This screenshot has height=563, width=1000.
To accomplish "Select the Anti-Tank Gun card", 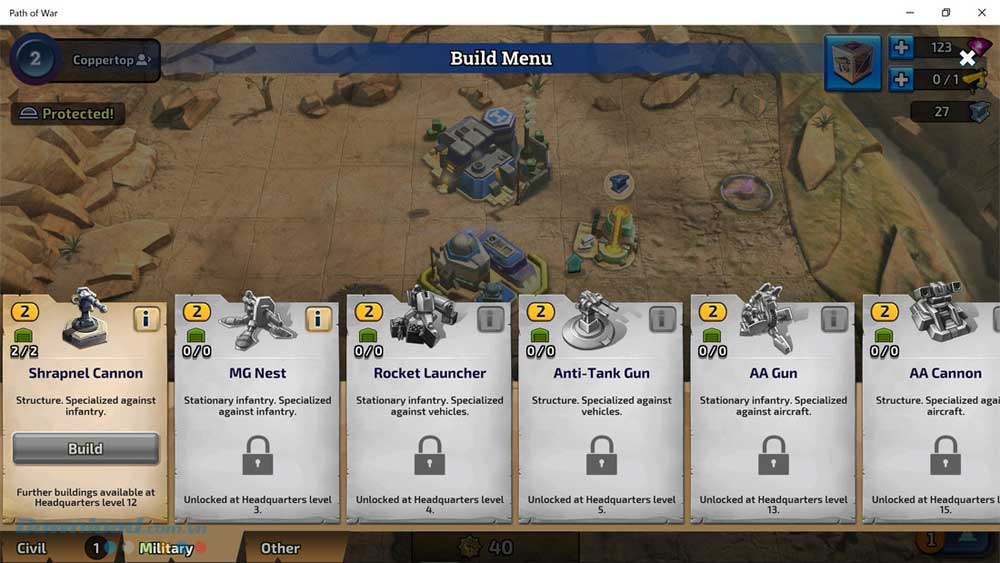I will tap(601, 410).
